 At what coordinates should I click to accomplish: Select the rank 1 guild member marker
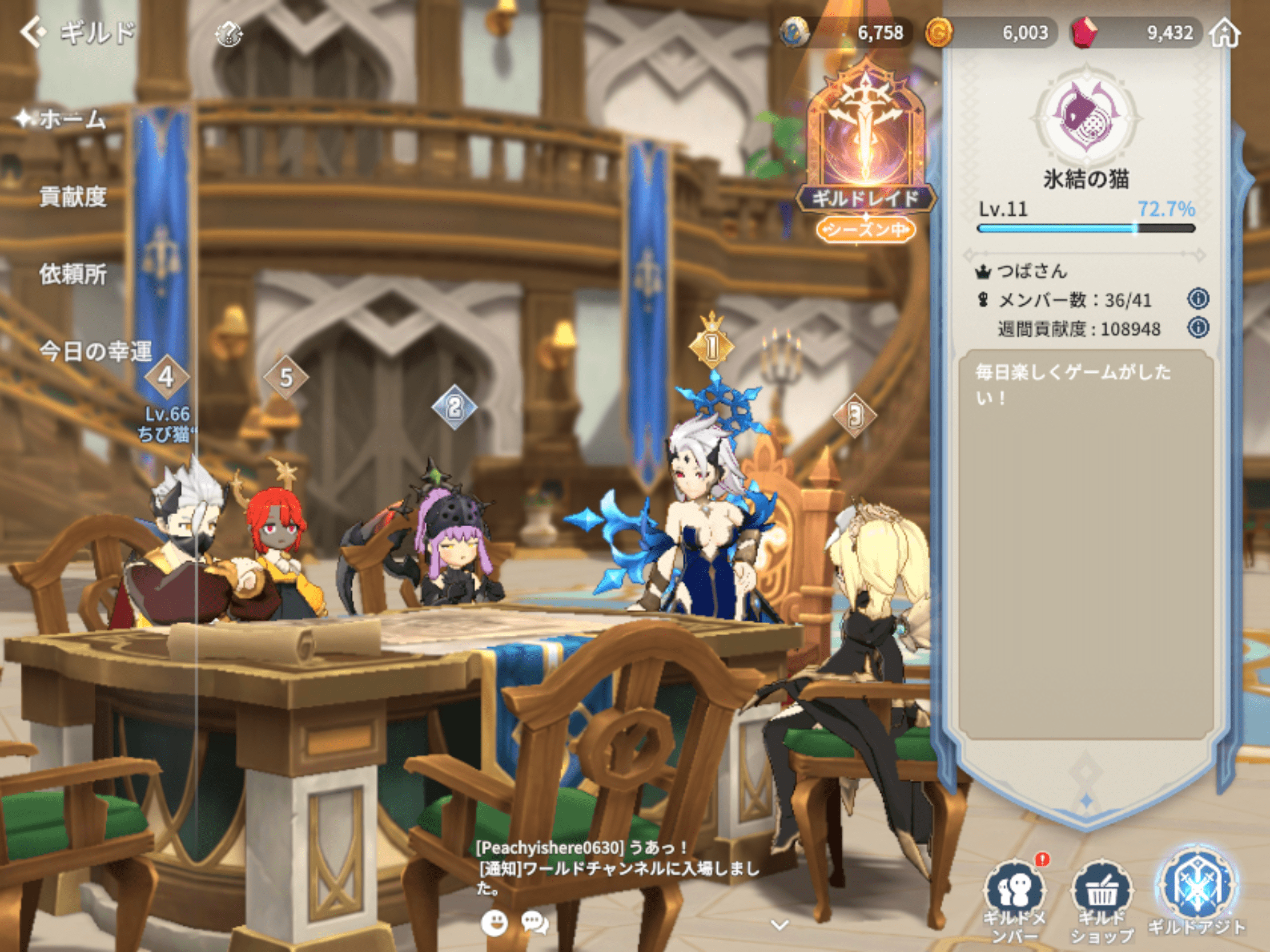[x=712, y=346]
